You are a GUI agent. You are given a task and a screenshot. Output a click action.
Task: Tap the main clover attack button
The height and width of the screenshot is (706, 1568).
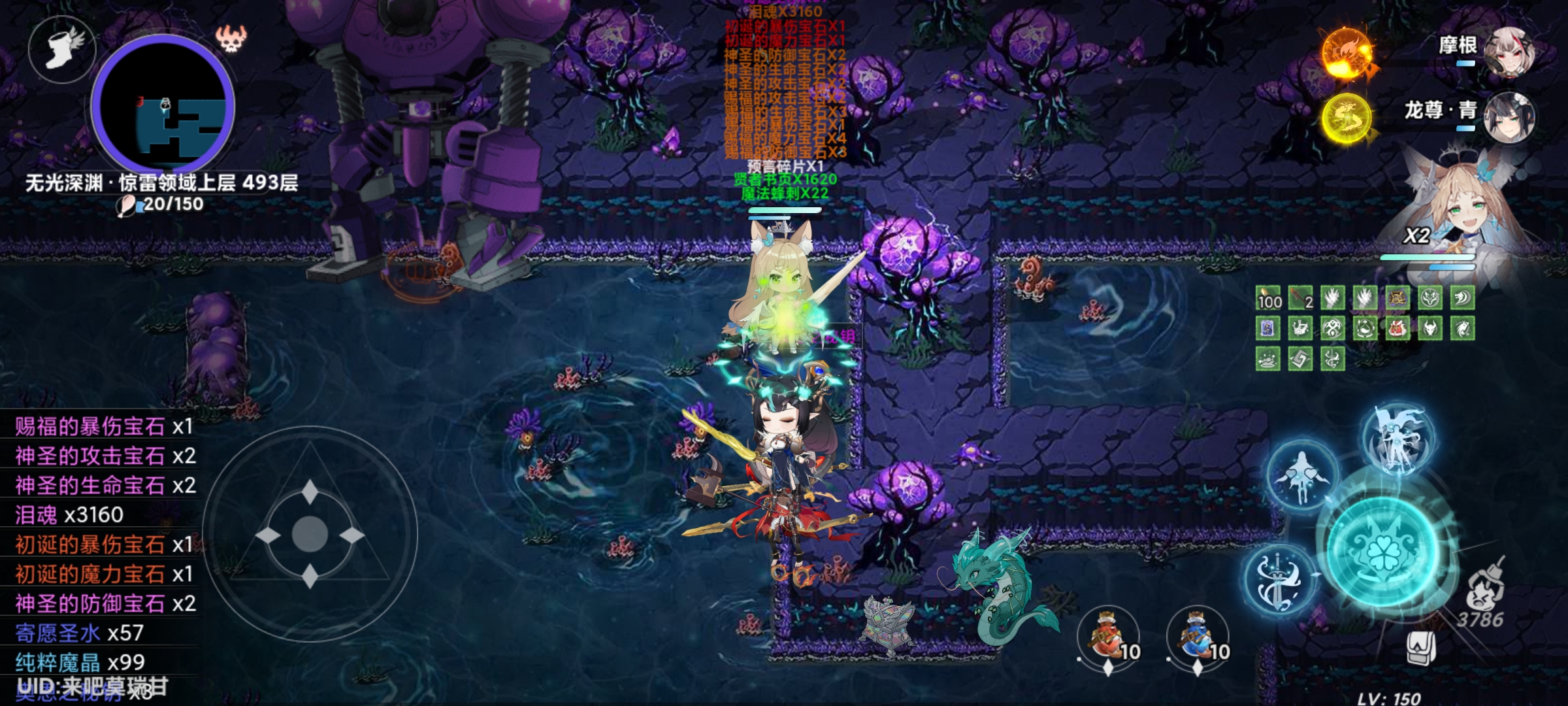pos(1383,548)
